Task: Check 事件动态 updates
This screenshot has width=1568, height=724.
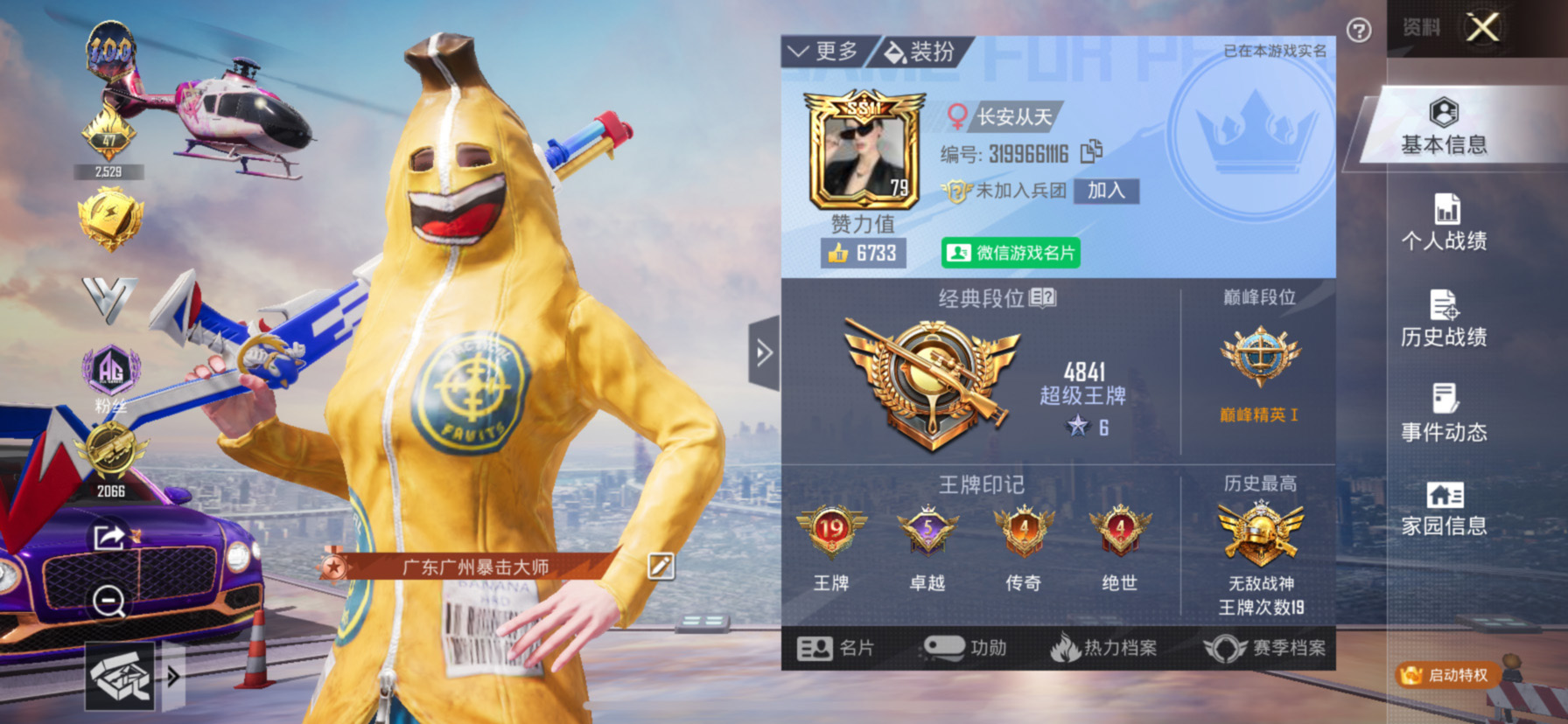Action: click(1445, 415)
